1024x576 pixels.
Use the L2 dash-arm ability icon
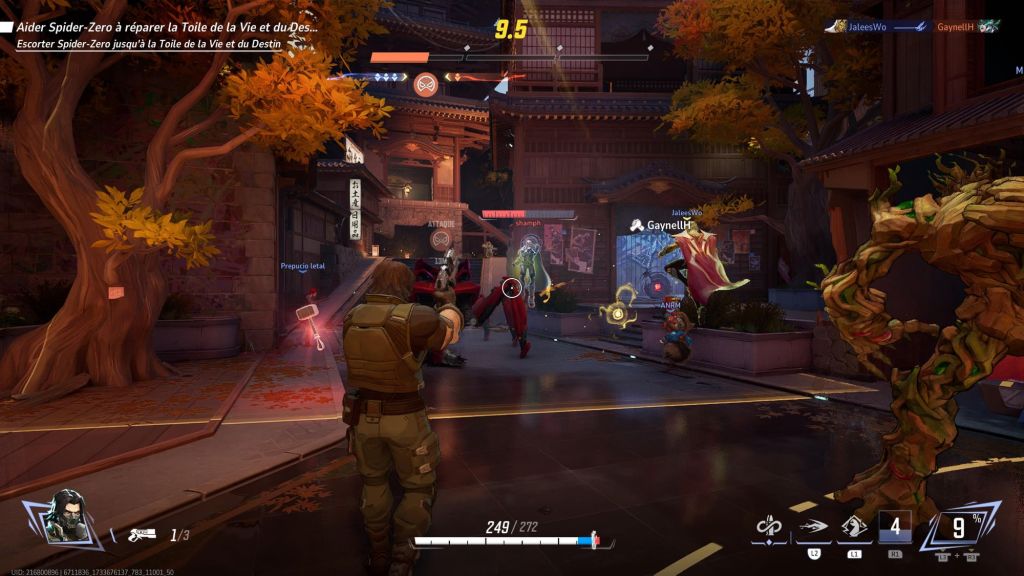click(812, 528)
